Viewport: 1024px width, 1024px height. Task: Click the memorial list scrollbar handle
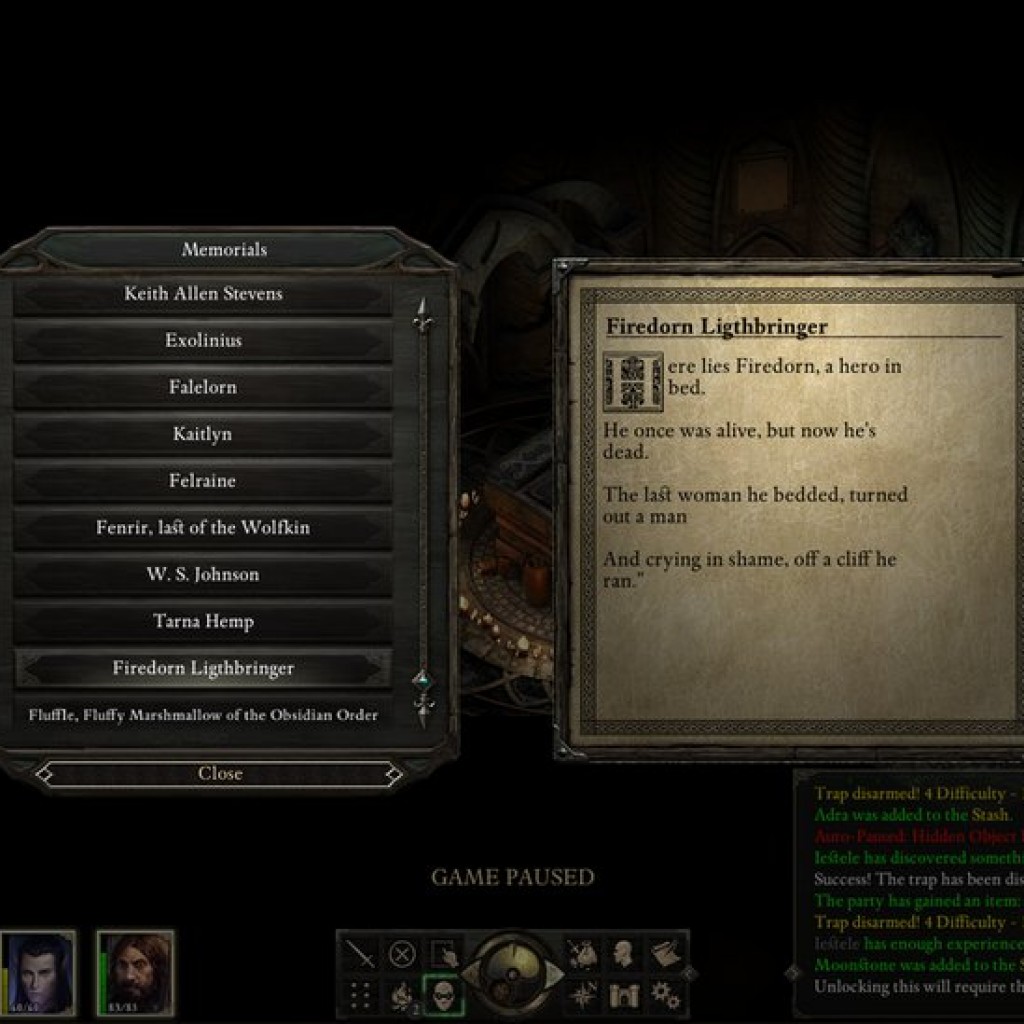(423, 685)
